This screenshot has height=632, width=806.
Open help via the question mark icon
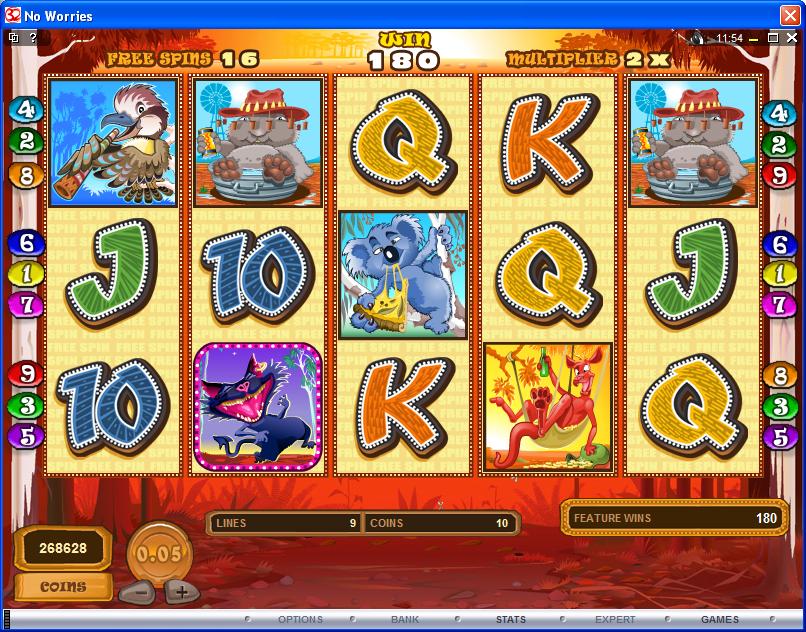point(33,38)
